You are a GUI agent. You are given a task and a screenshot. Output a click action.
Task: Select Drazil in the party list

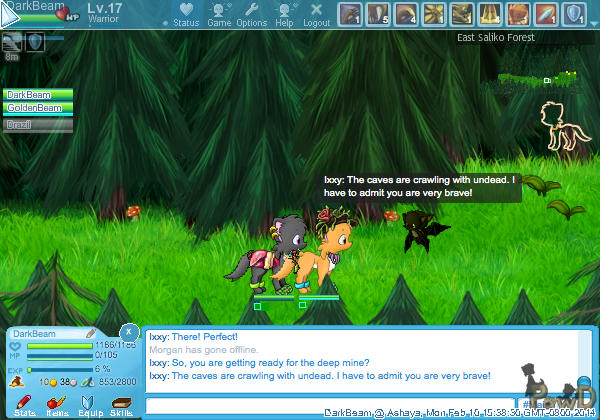38,125
